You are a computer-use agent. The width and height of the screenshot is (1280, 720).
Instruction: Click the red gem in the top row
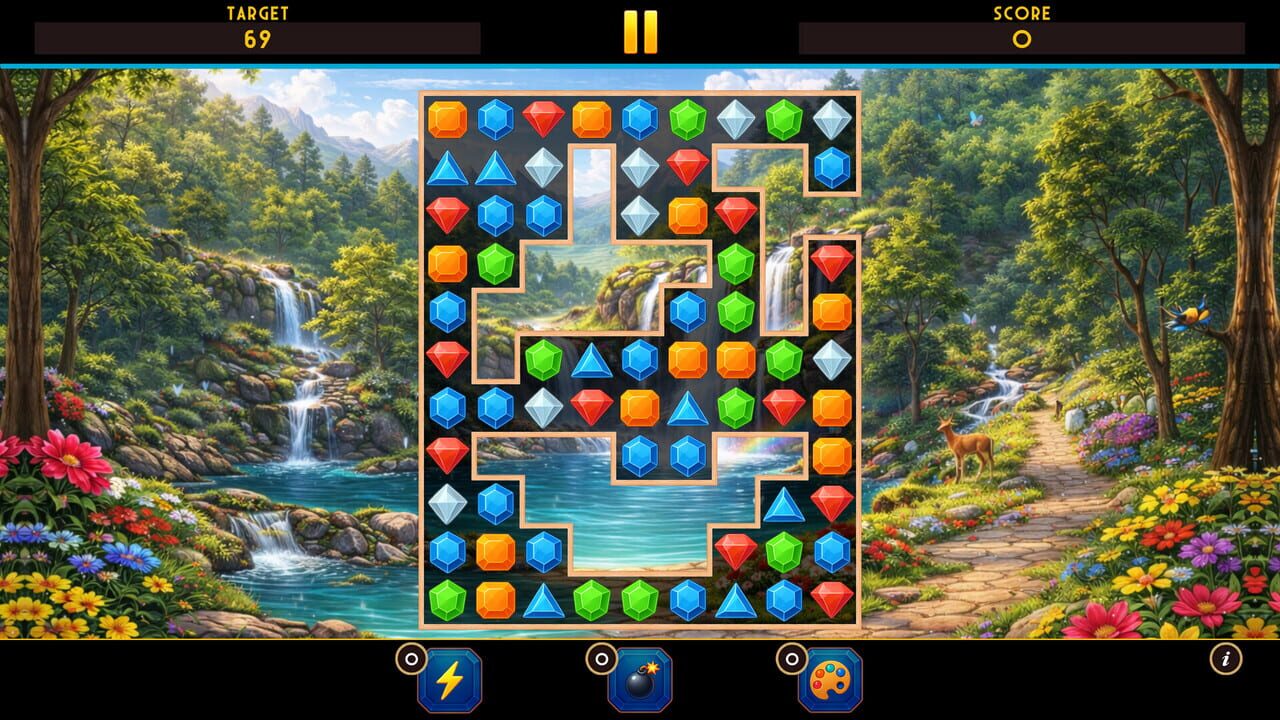[545, 117]
